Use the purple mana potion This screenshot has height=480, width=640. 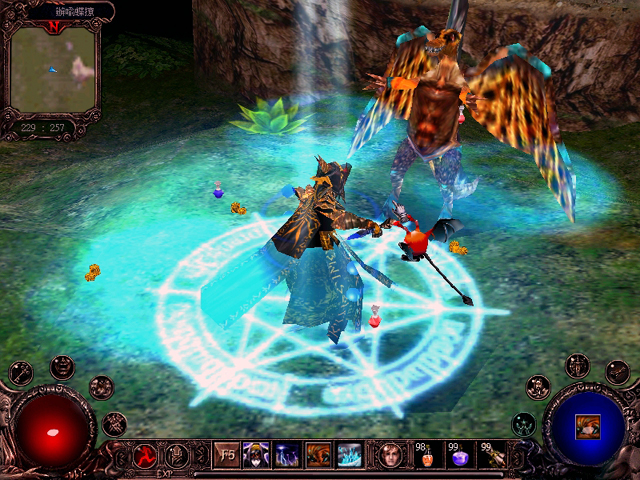point(458,456)
